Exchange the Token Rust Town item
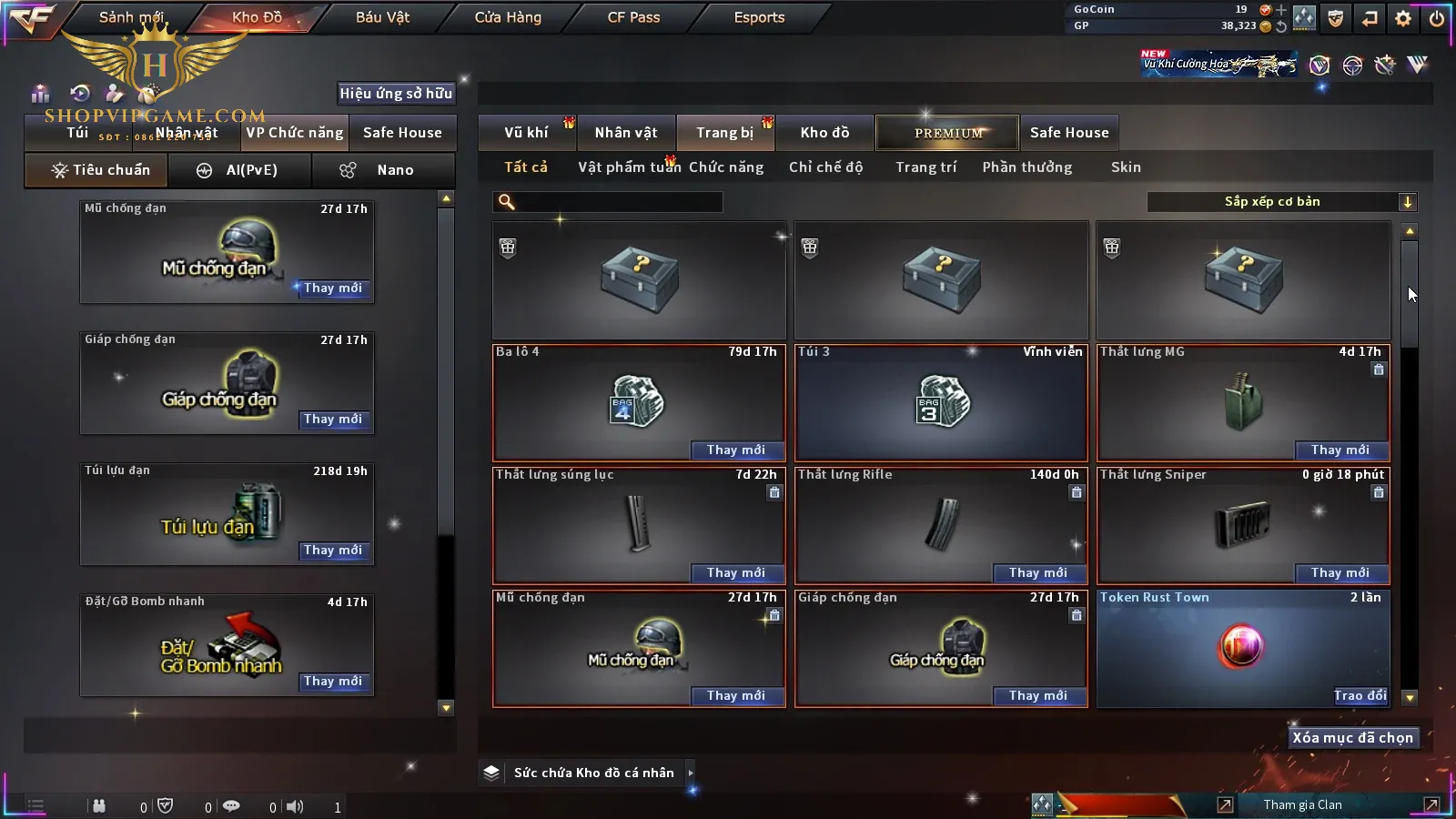This screenshot has width=1456, height=819. click(1360, 696)
